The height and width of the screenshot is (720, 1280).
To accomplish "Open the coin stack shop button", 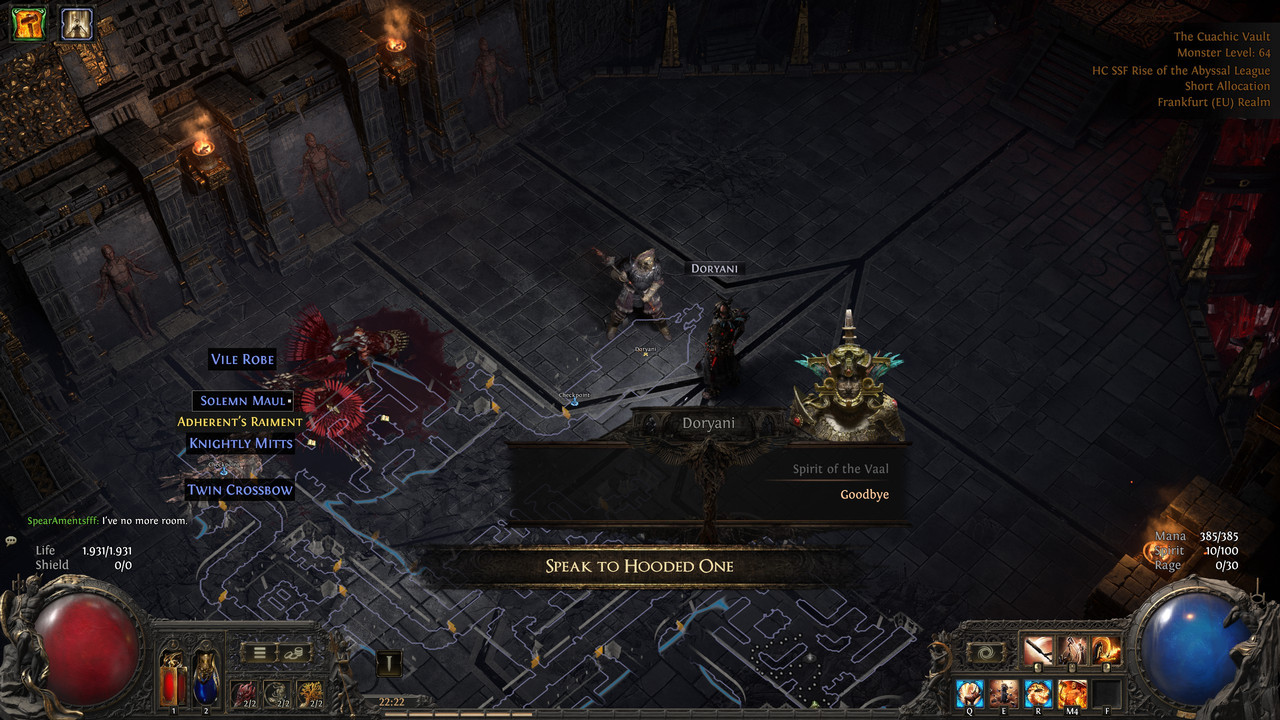I will pos(294,652).
